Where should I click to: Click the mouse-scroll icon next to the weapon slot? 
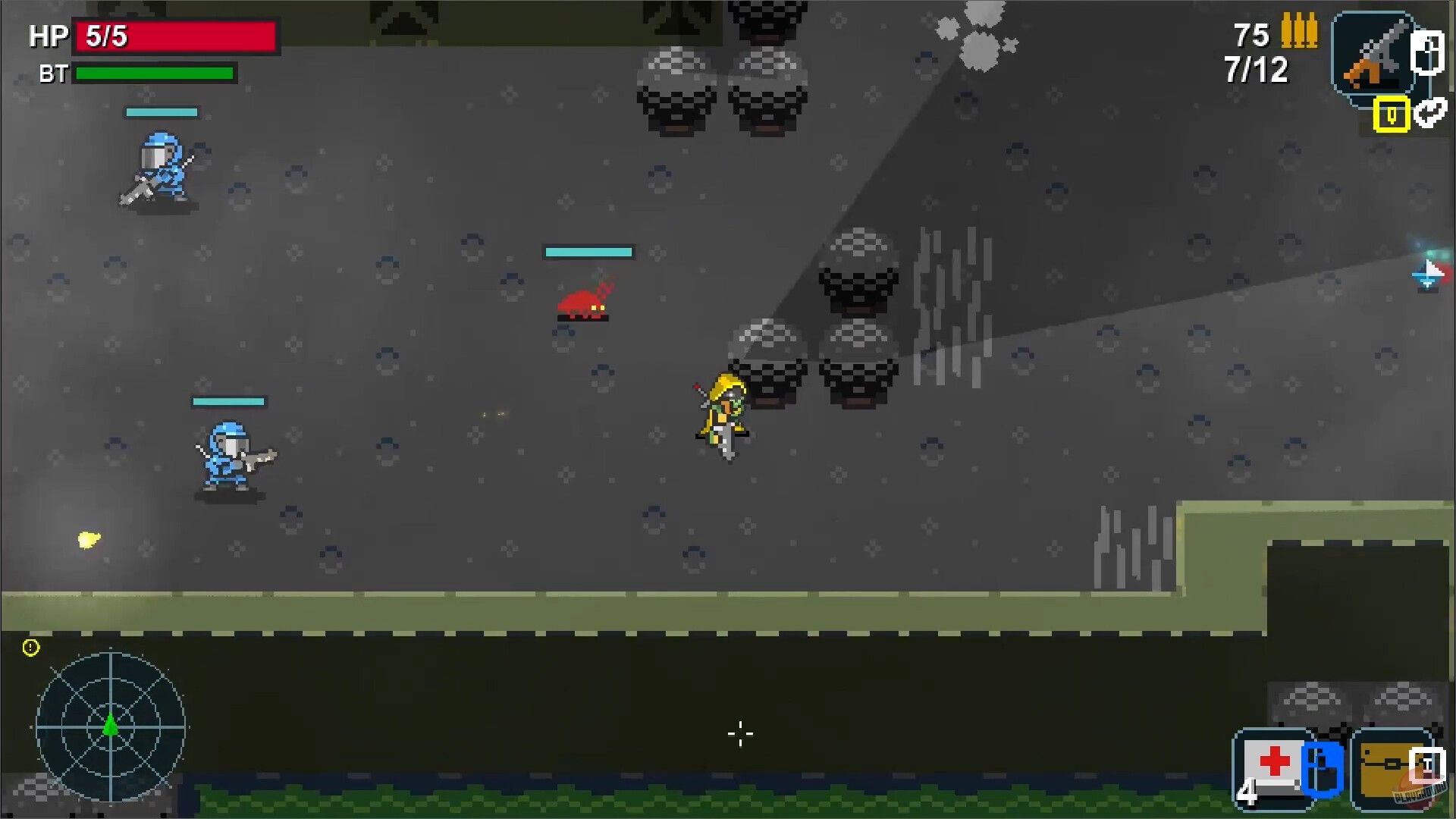(1427, 53)
